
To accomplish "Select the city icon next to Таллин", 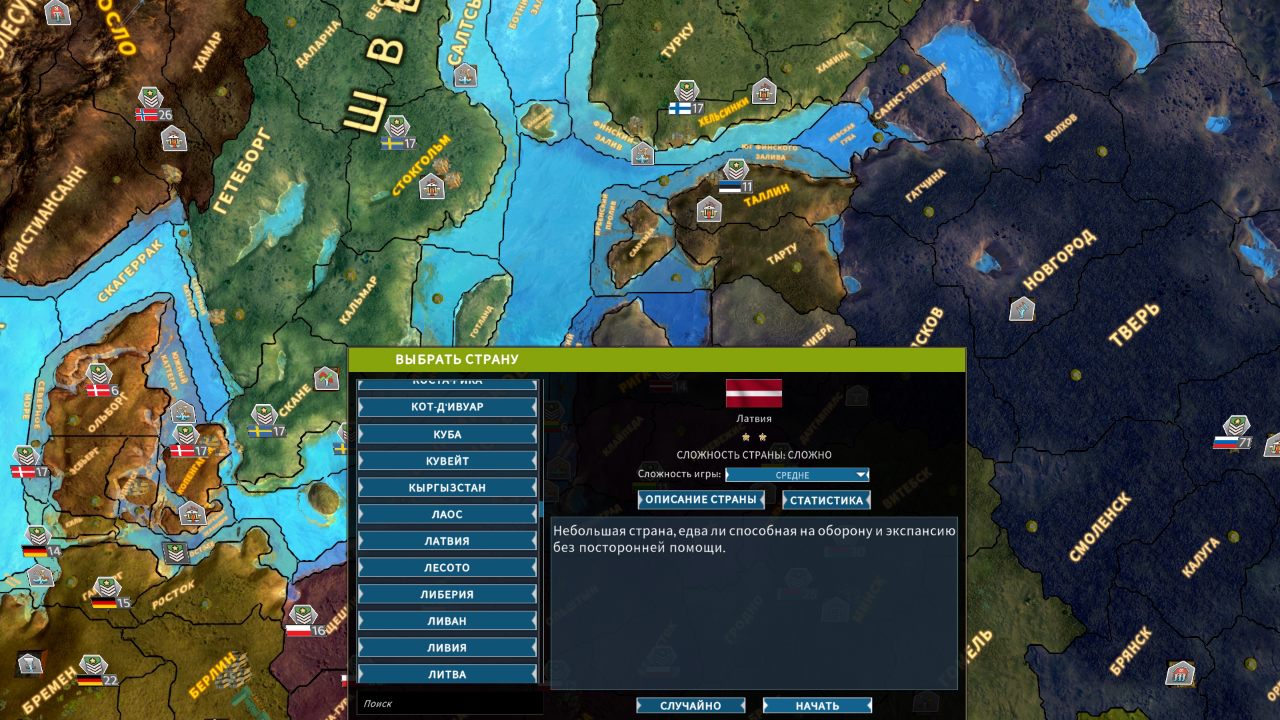I will tap(710, 210).
